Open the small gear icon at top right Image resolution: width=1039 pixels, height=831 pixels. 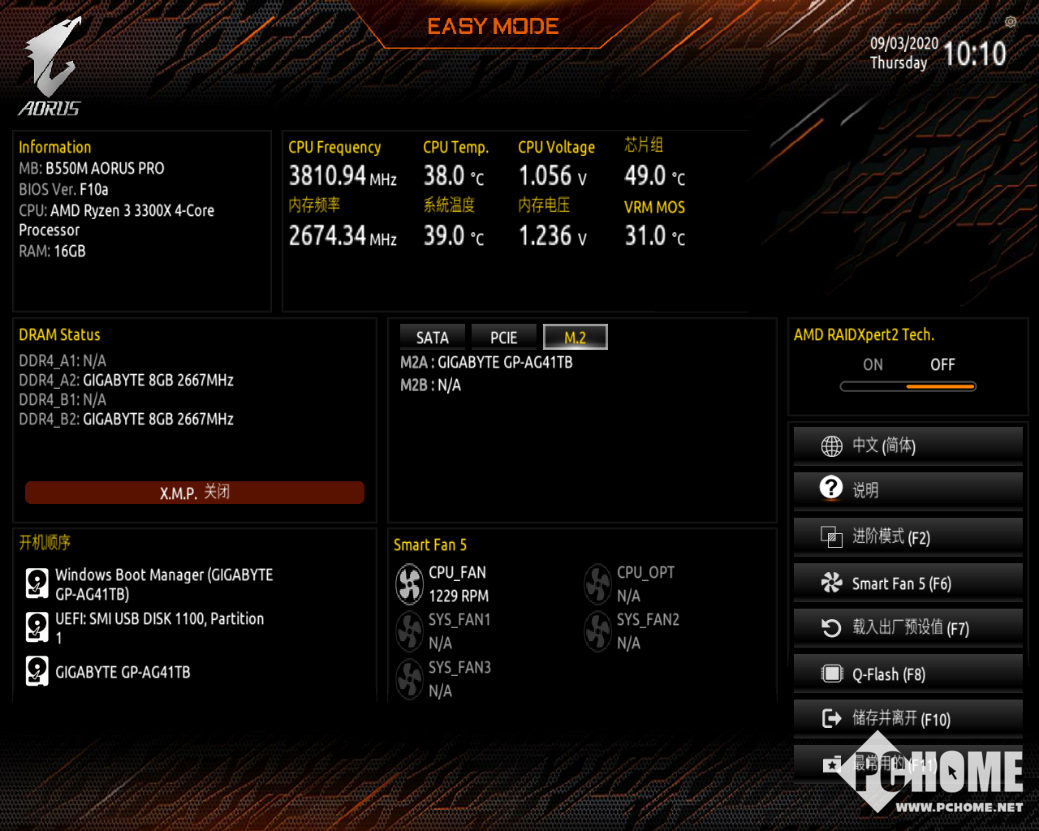tap(1011, 22)
